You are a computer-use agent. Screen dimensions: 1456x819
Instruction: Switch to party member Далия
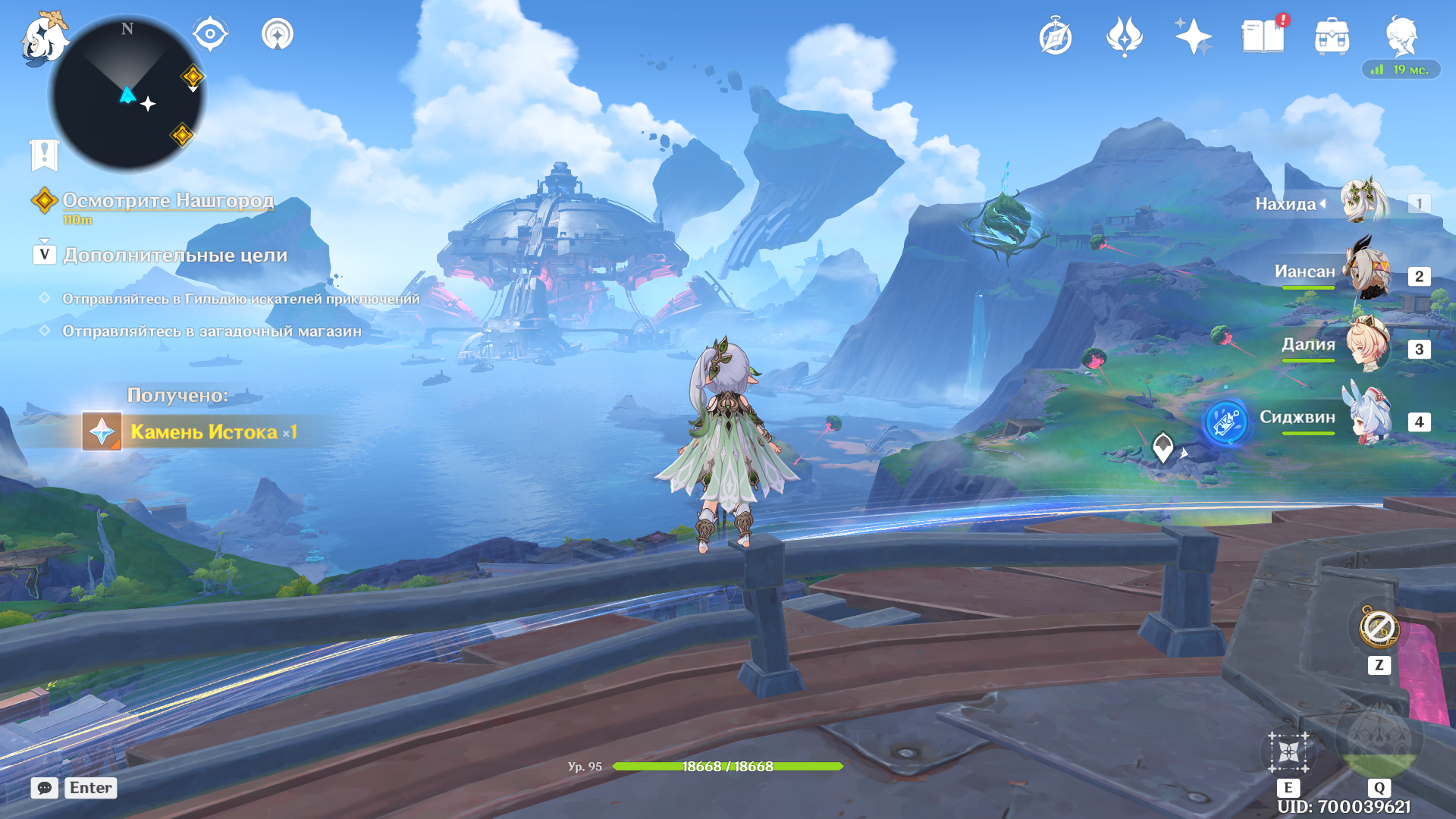(1367, 347)
